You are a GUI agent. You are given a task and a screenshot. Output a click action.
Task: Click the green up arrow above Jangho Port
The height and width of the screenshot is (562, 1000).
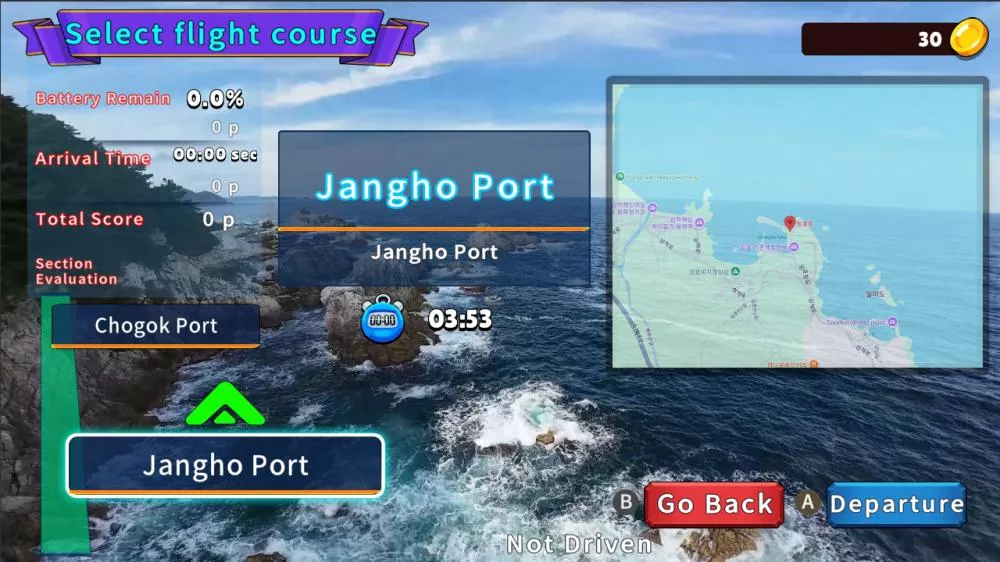225,405
